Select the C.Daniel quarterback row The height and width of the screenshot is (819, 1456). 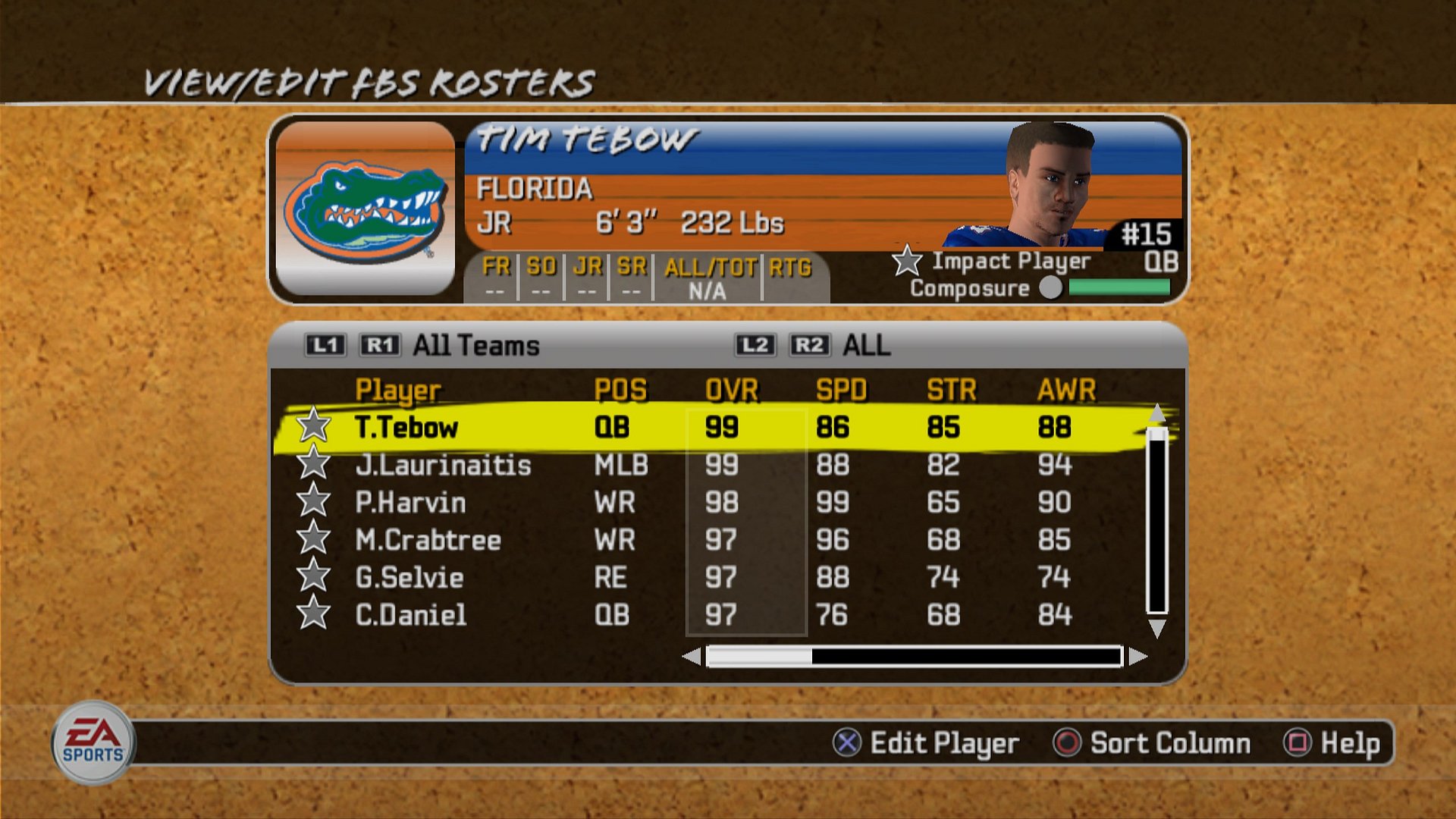[410, 615]
